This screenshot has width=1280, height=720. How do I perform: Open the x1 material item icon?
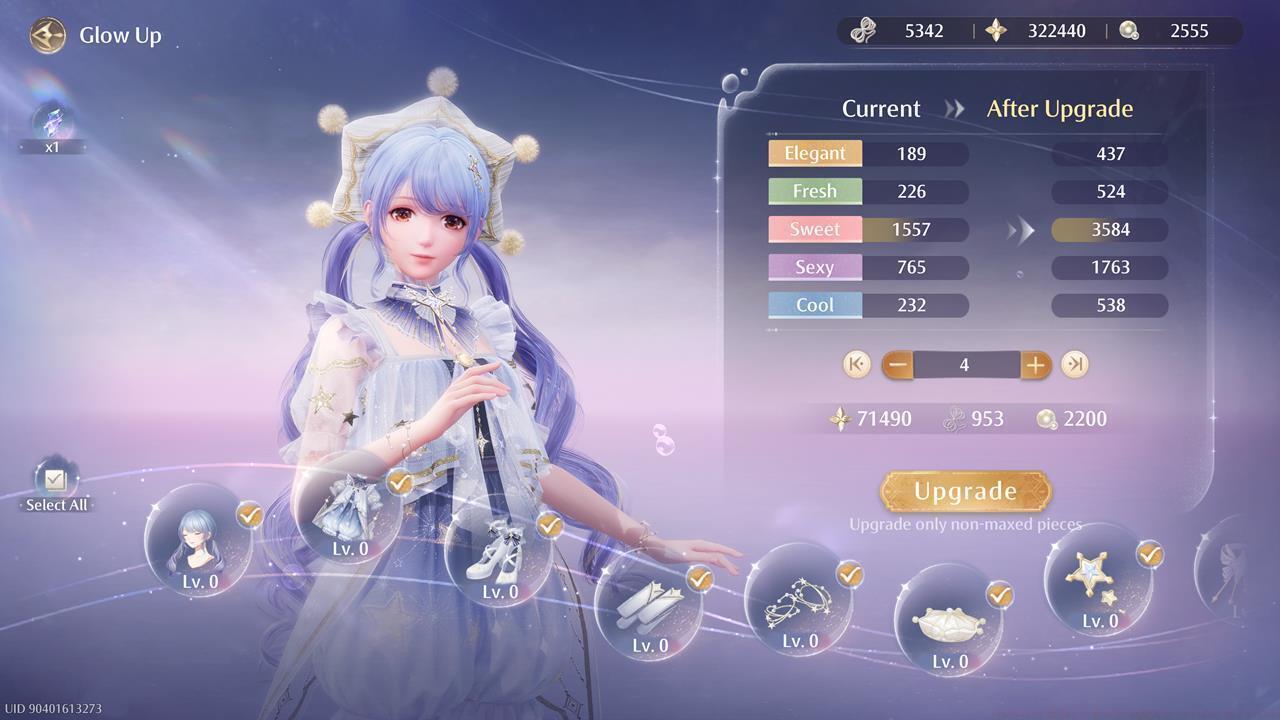click(52, 124)
